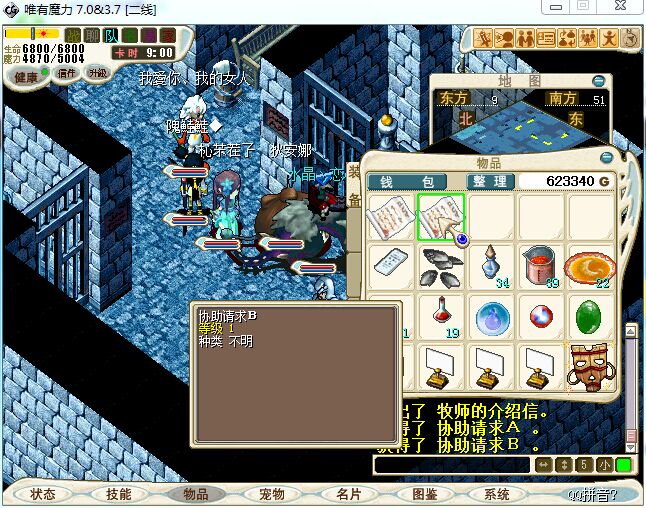Switch to the 宠物 pet menu
This screenshot has height=508, width=646.
(x=272, y=494)
